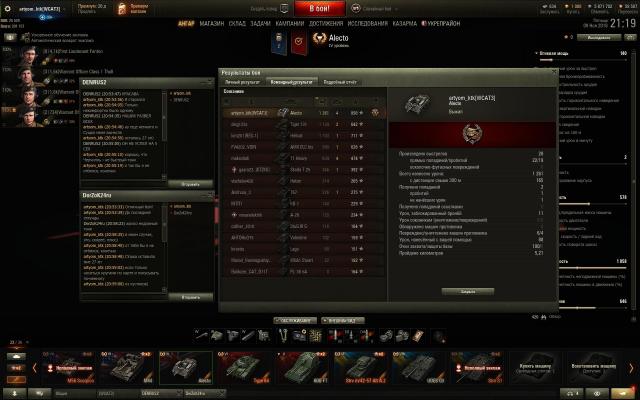640x400 pixels.
Task: Switch to Подробный отчёт tab
Action: [x=341, y=81]
